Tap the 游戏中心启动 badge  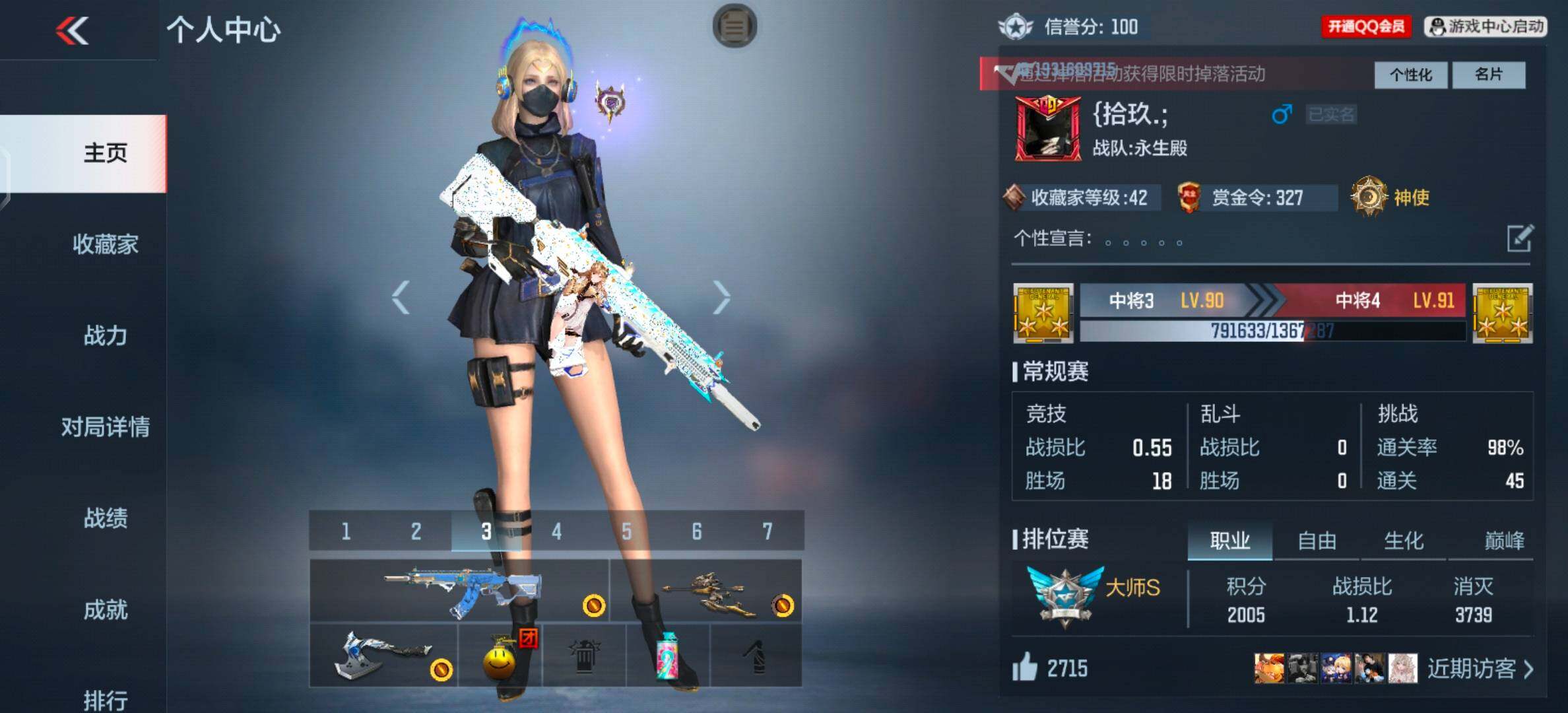pyautogui.click(x=1486, y=26)
